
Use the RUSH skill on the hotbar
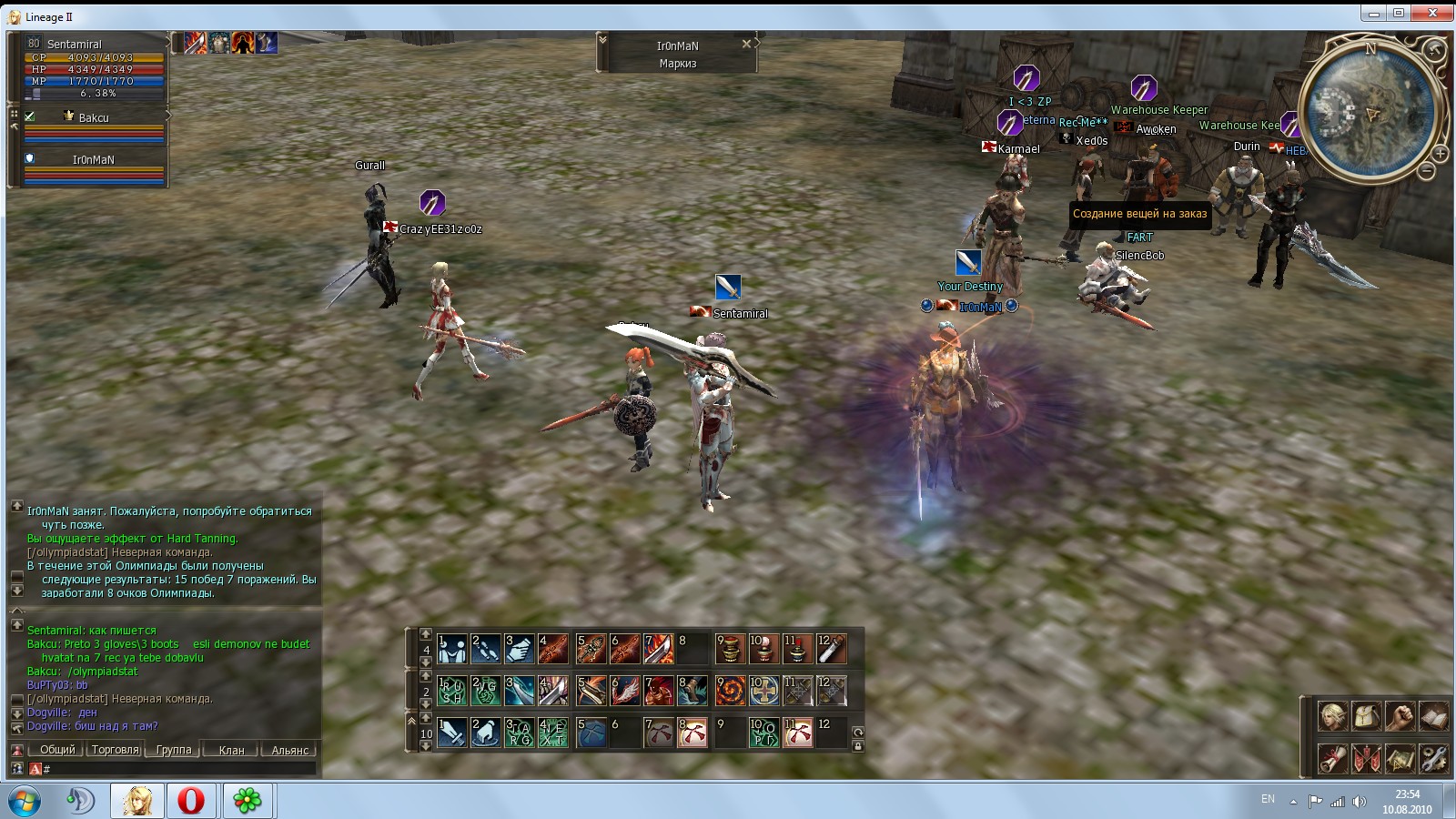(451, 691)
